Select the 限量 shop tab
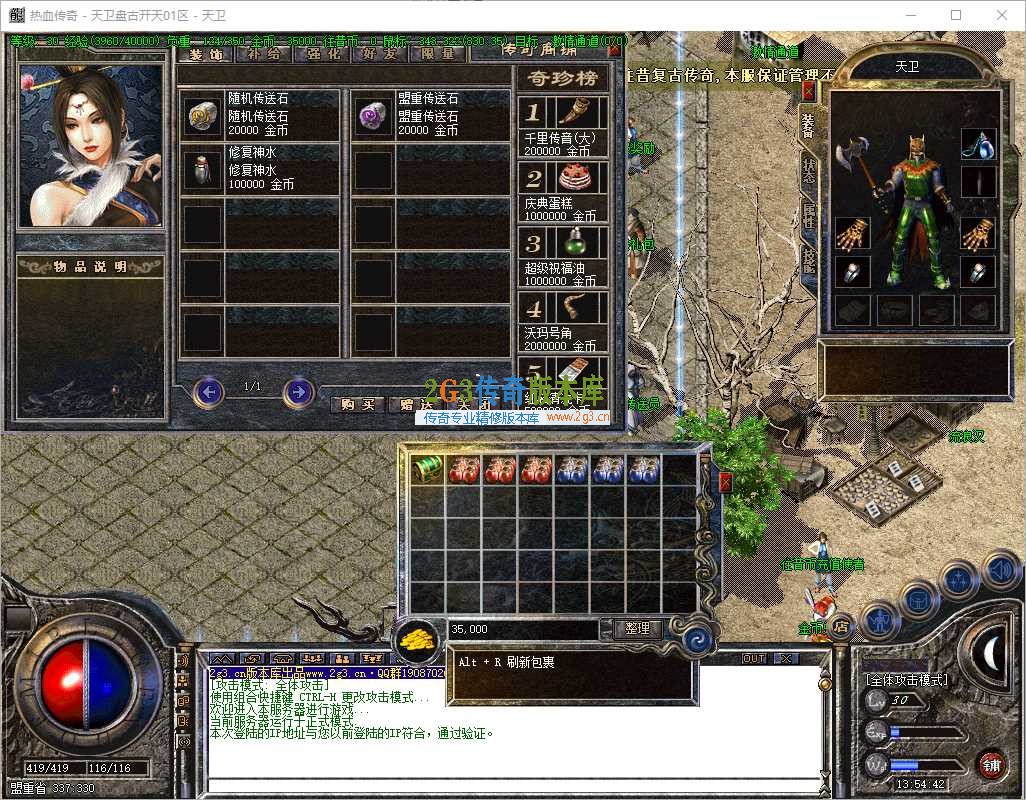The width and height of the screenshot is (1026, 800). (x=438, y=53)
